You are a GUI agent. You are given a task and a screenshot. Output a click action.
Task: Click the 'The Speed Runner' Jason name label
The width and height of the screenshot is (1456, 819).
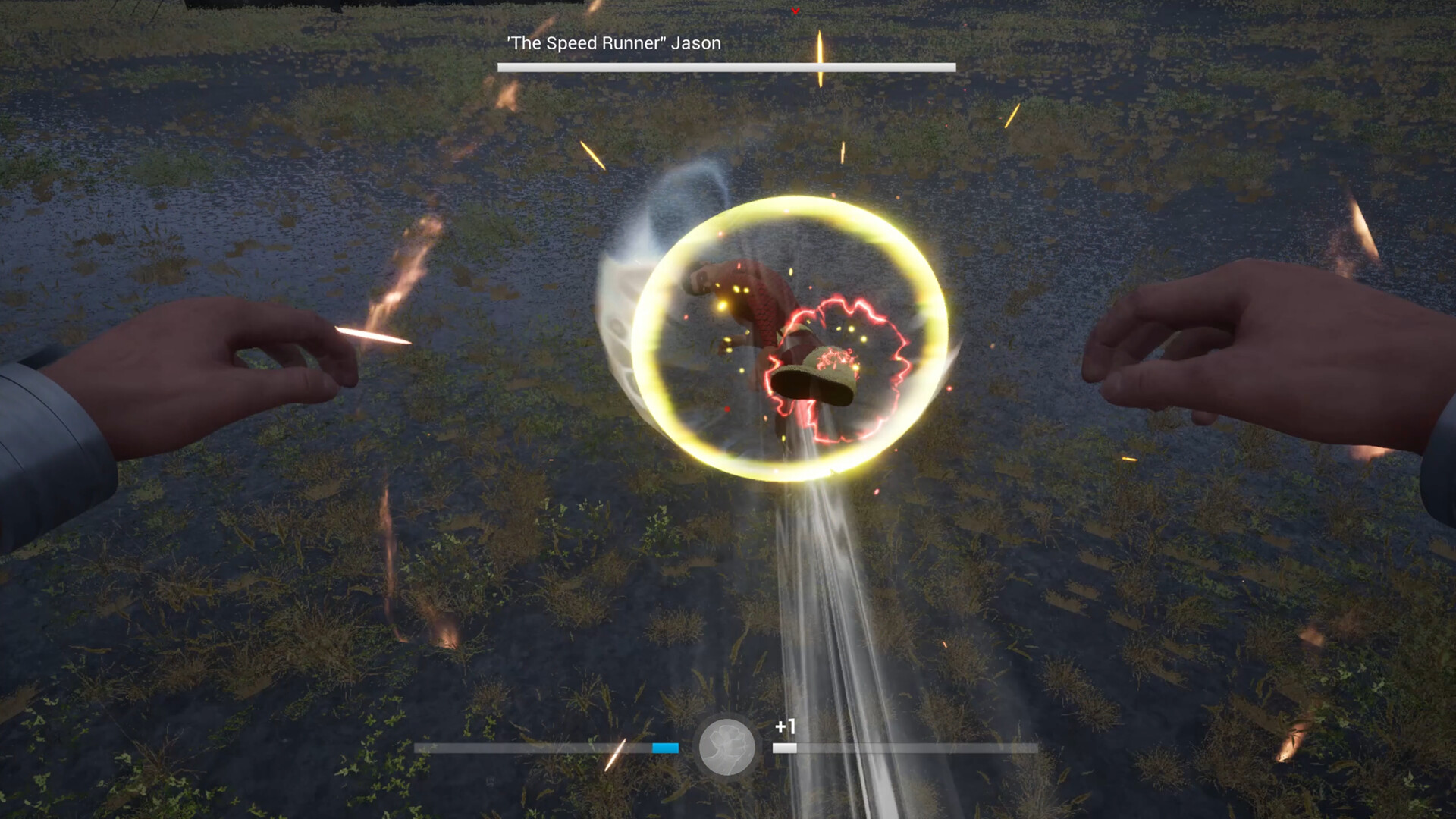[x=612, y=43]
